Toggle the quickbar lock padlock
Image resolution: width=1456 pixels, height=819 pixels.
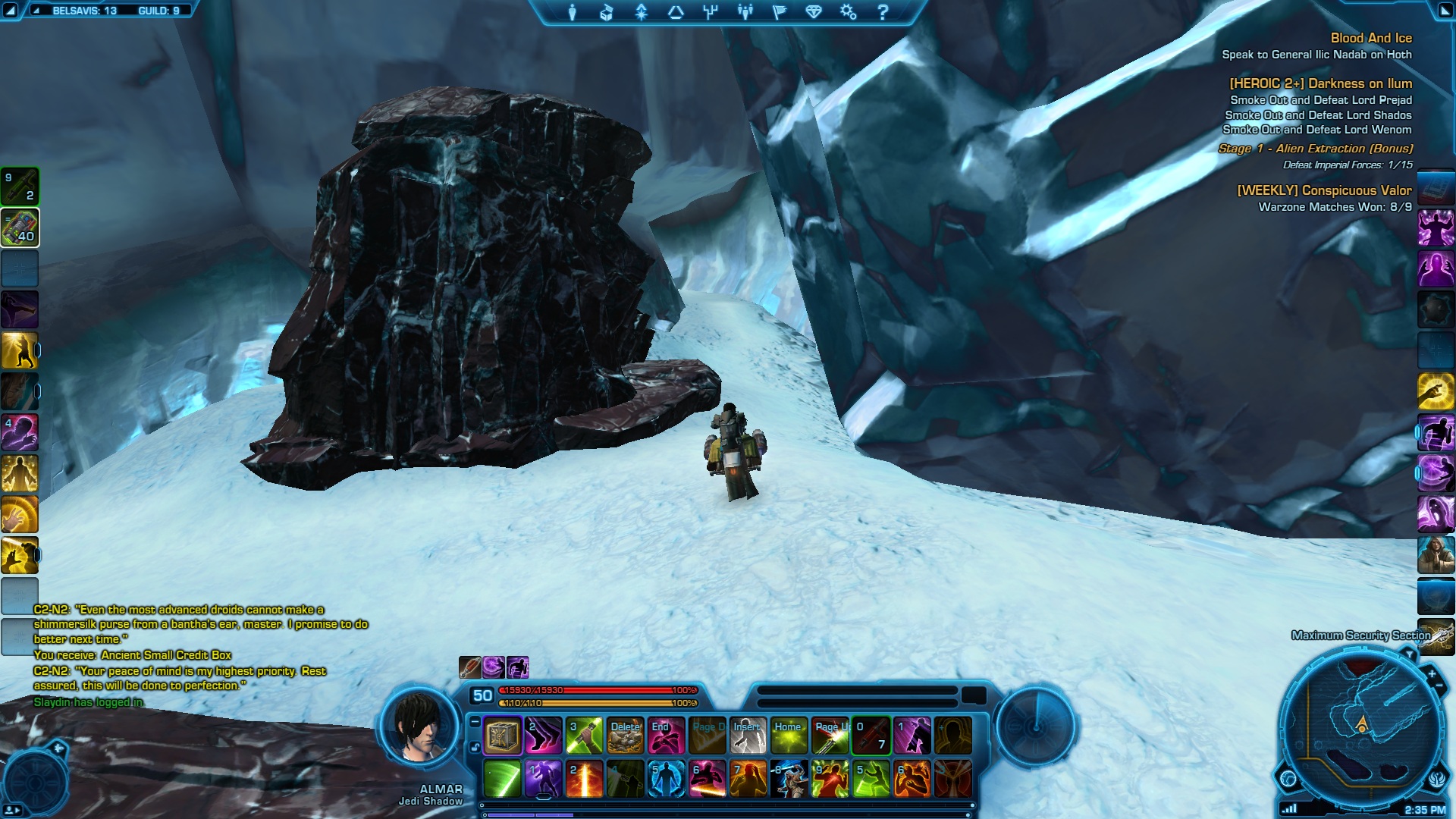coord(475,747)
